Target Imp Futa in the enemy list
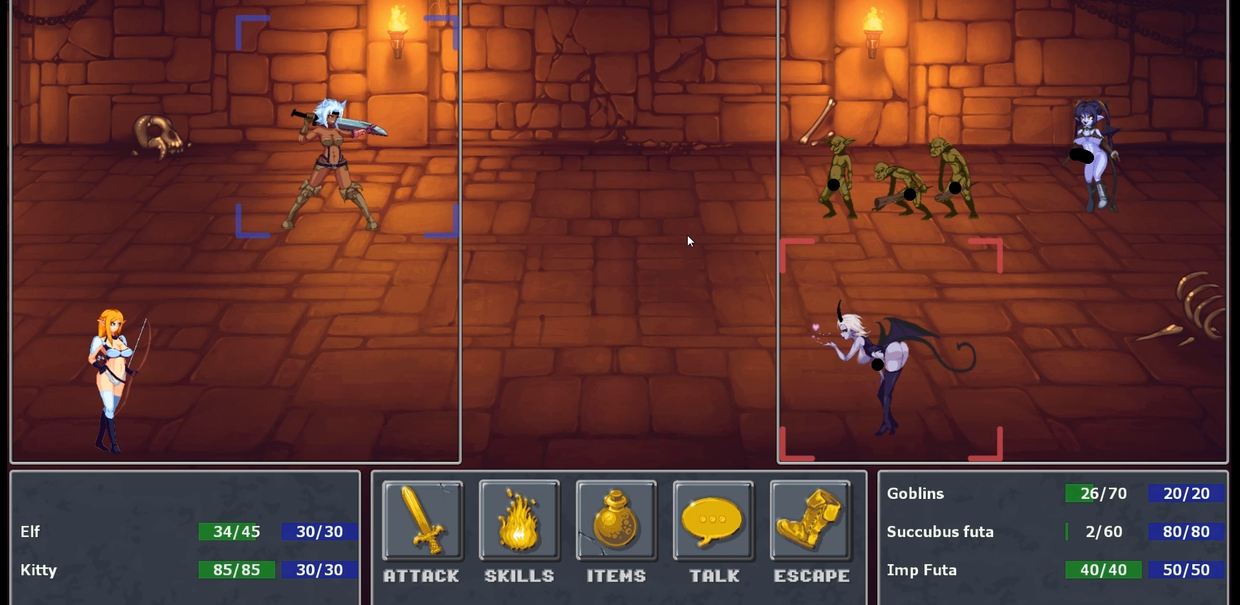 922,570
